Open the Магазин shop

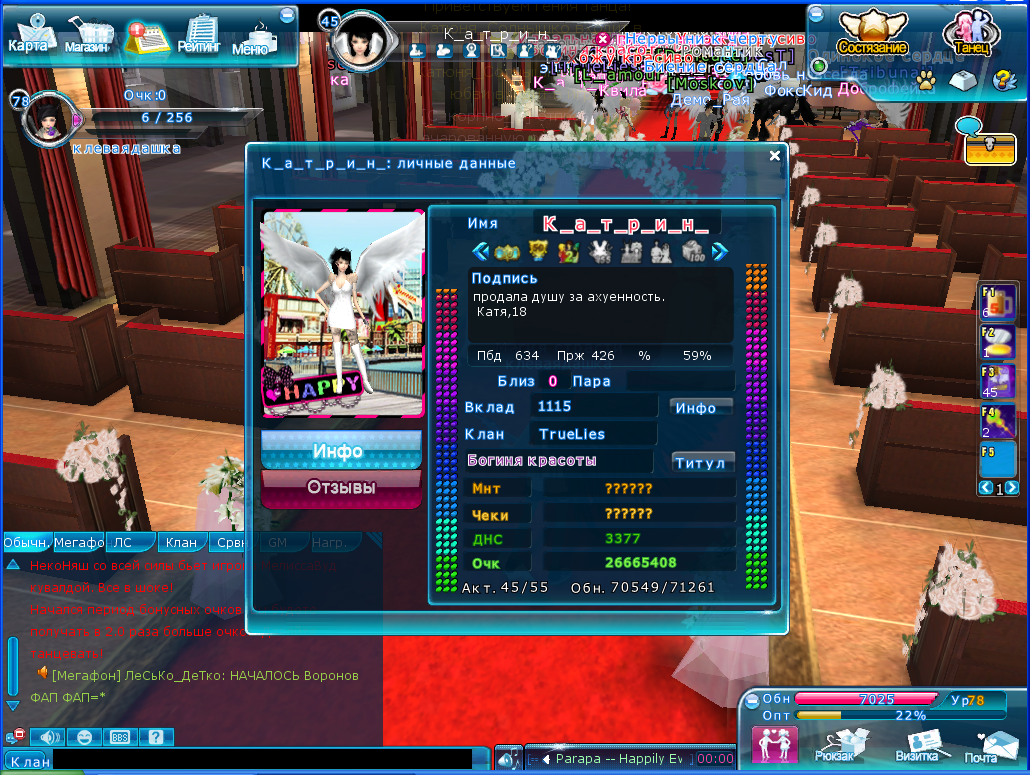[87, 37]
